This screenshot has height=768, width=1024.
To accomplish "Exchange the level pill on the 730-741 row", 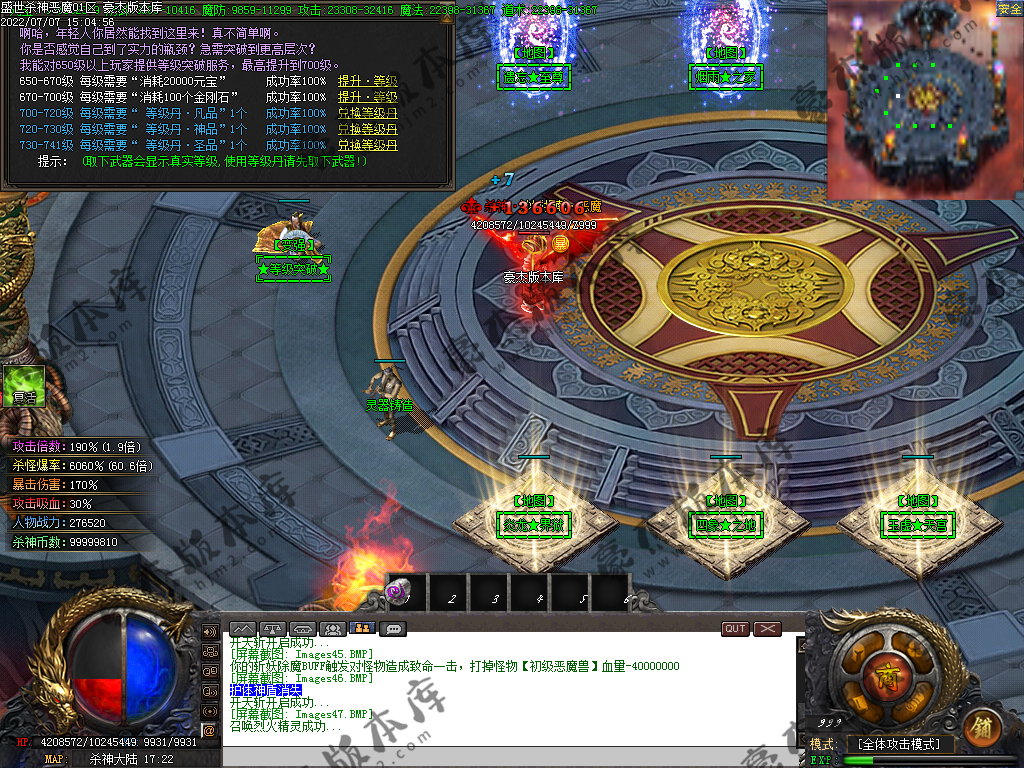I will click(367, 145).
